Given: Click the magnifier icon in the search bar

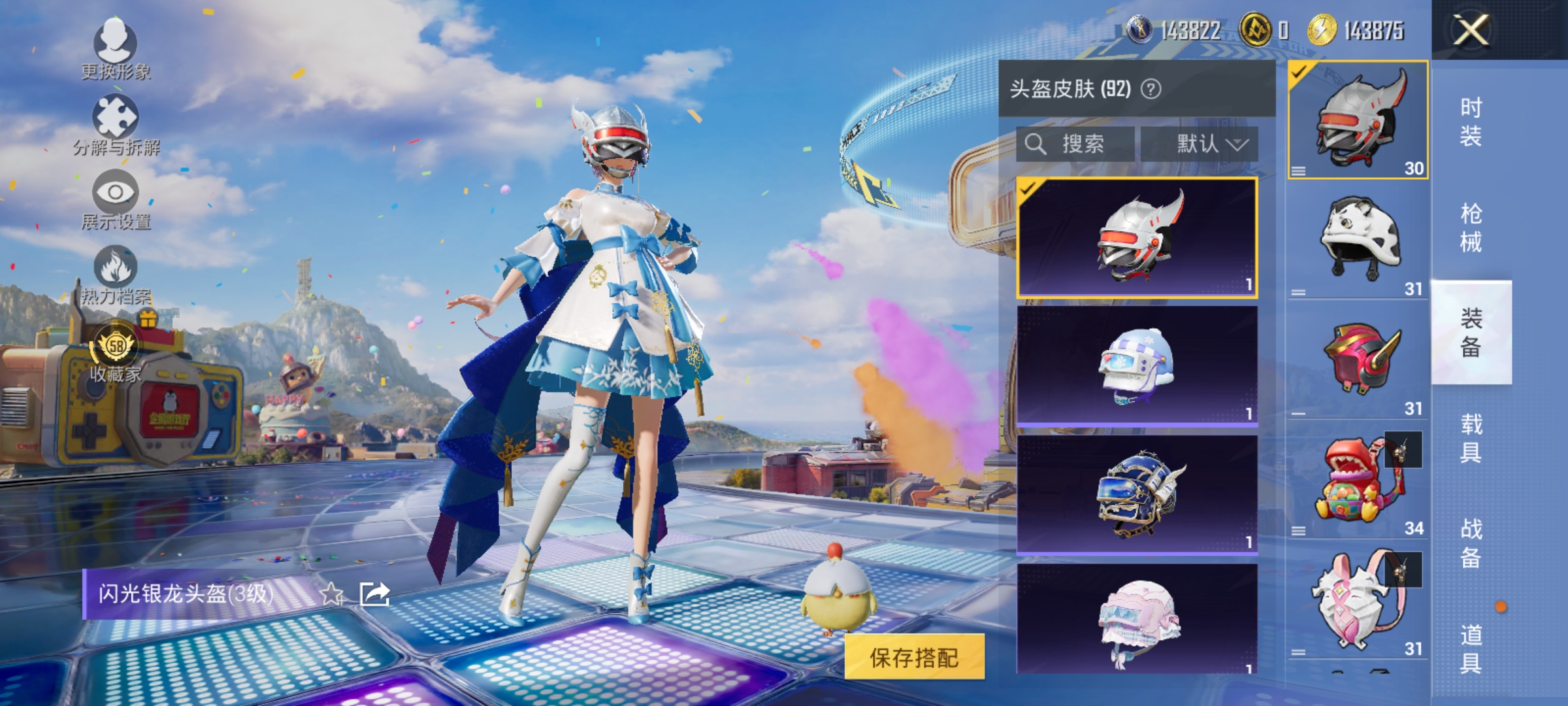Looking at the screenshot, I should click(x=1037, y=144).
